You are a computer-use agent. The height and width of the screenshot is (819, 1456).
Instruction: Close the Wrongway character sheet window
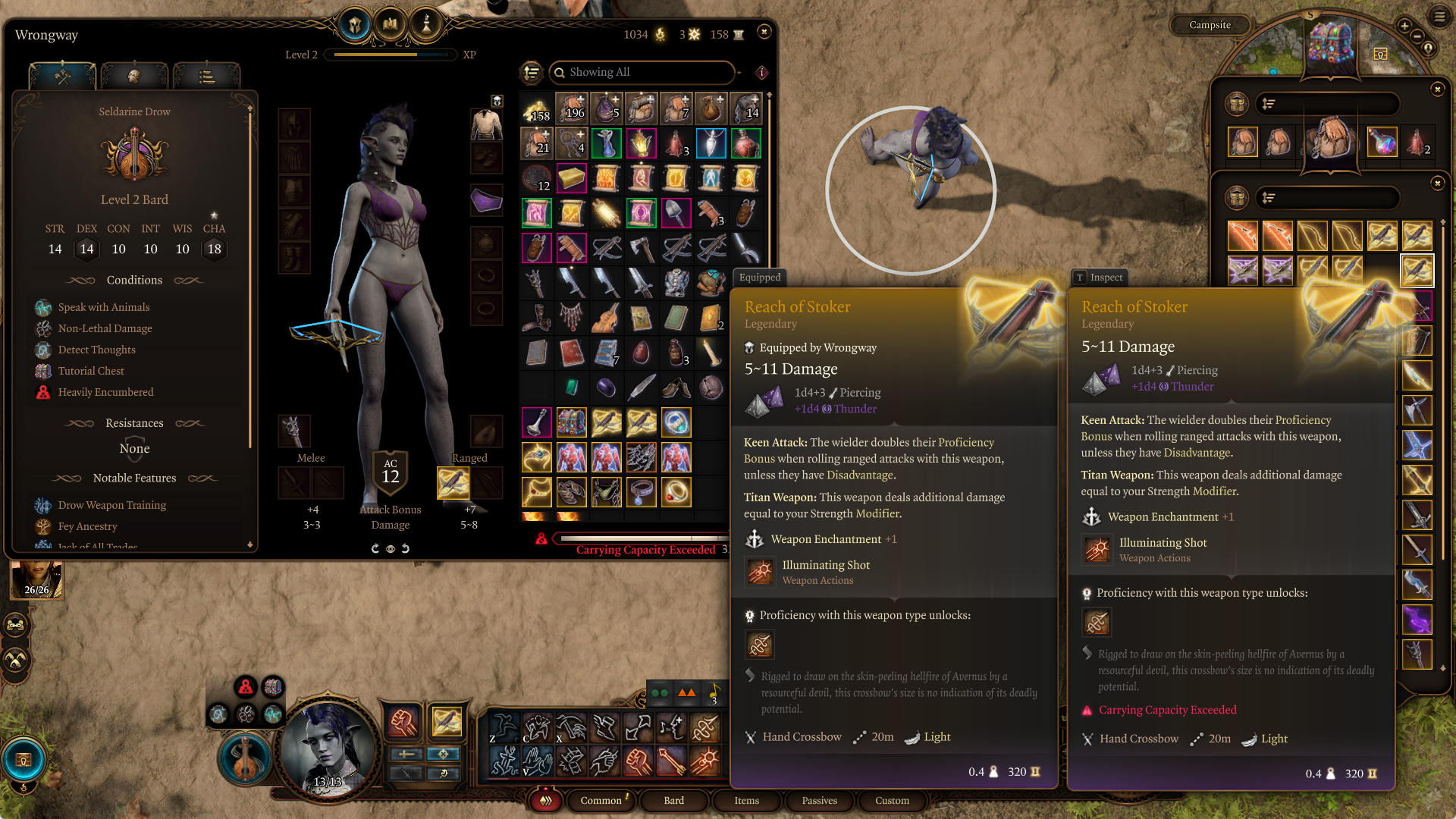pyautogui.click(x=764, y=32)
